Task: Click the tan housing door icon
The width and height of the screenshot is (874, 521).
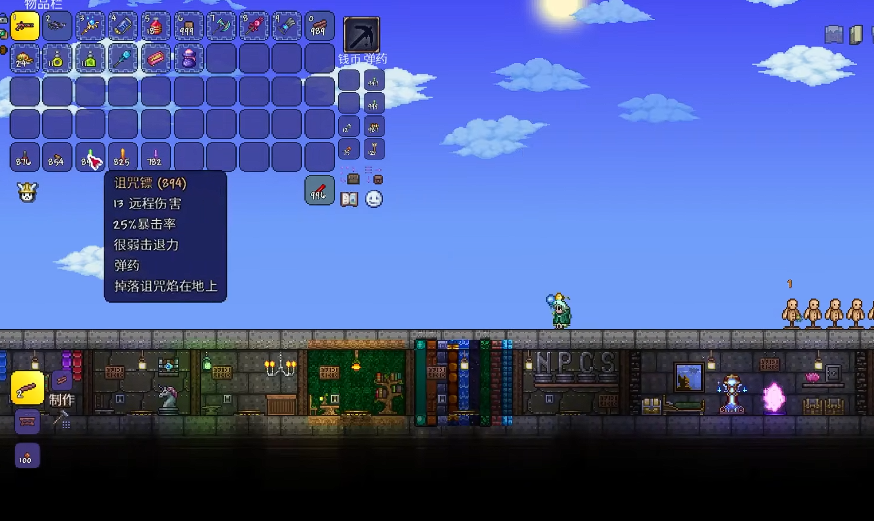Action: [856, 35]
